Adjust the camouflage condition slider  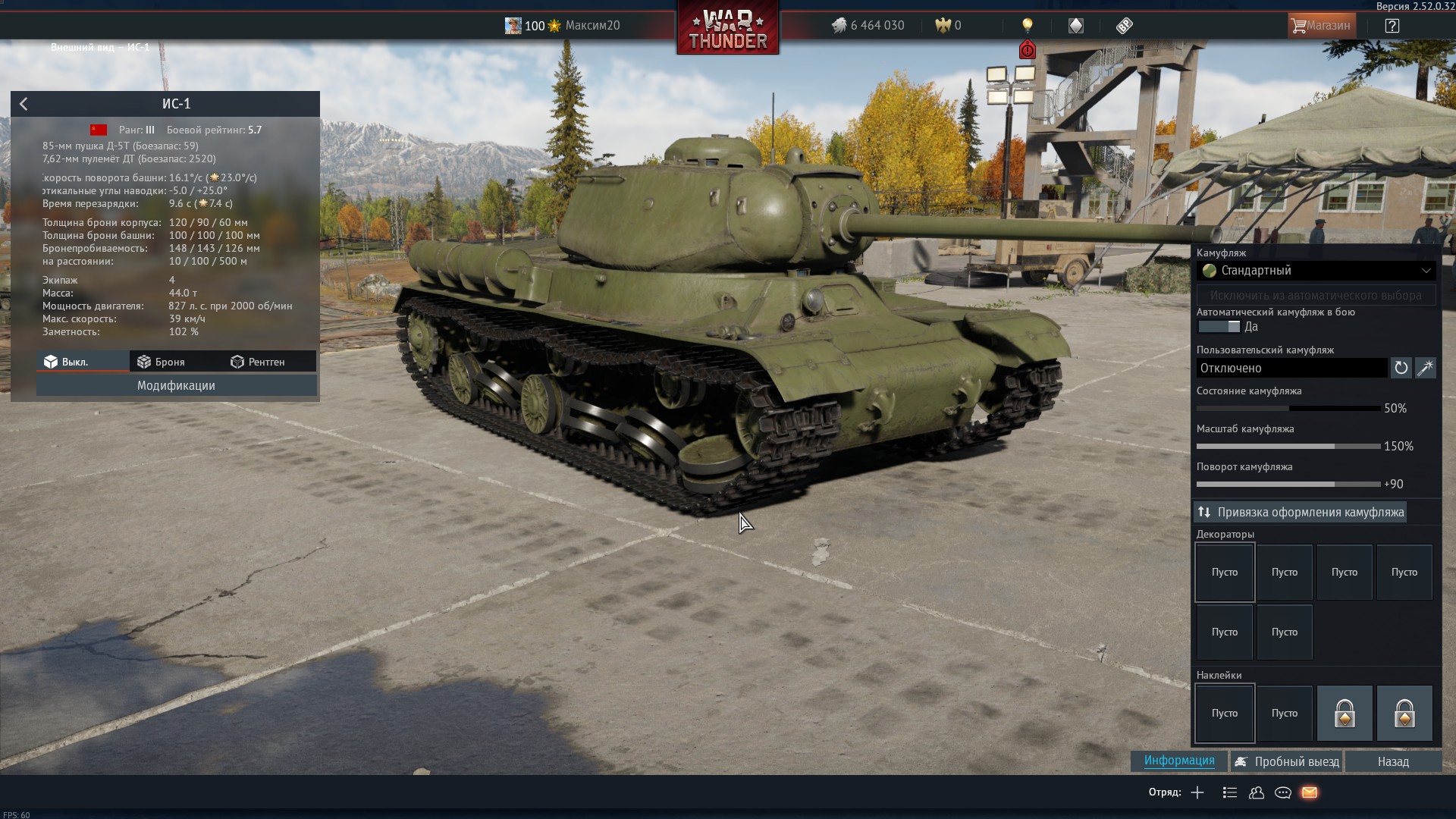(x=1288, y=408)
